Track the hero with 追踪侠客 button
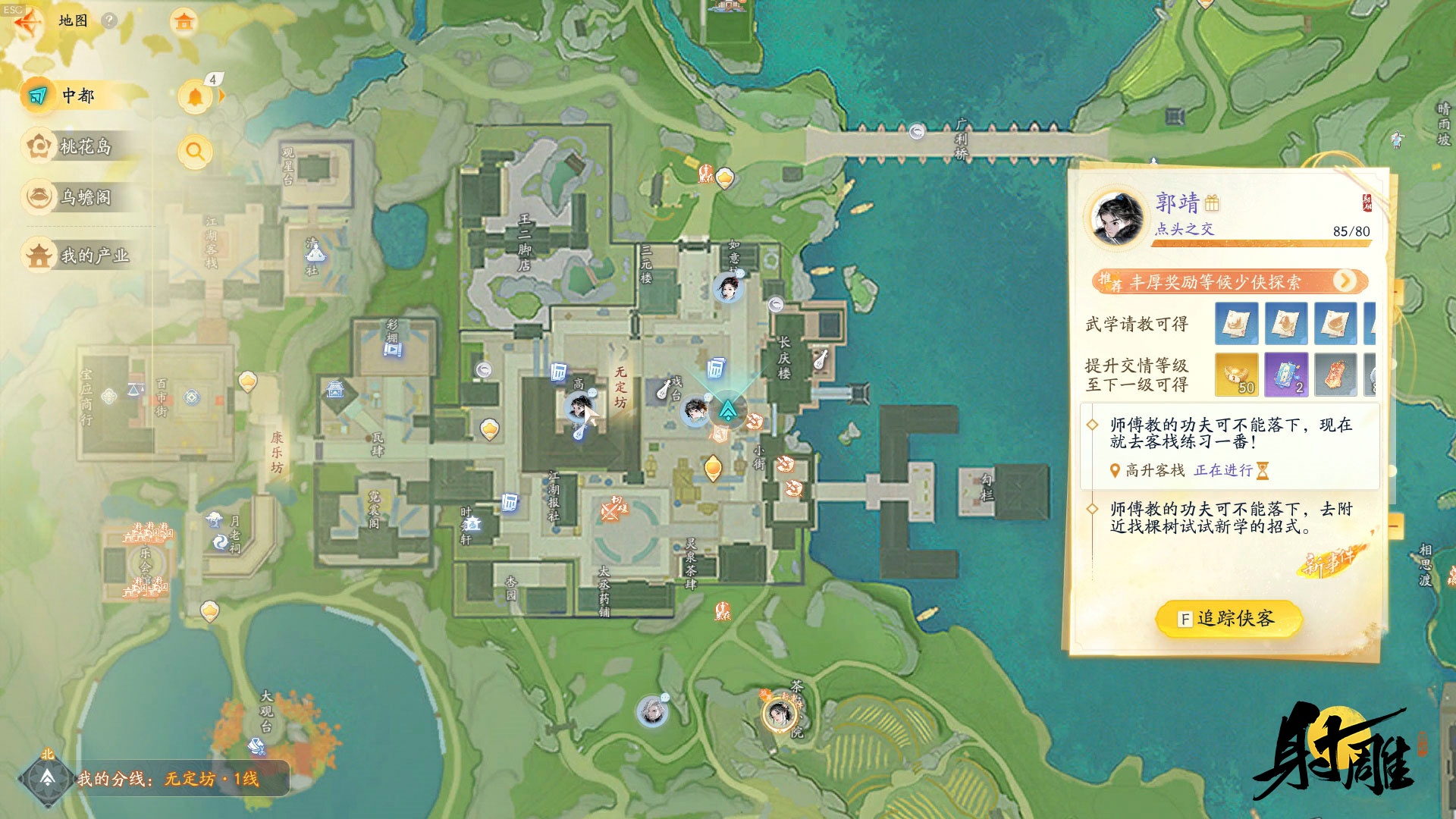This screenshot has height=819, width=1456. tap(1228, 619)
